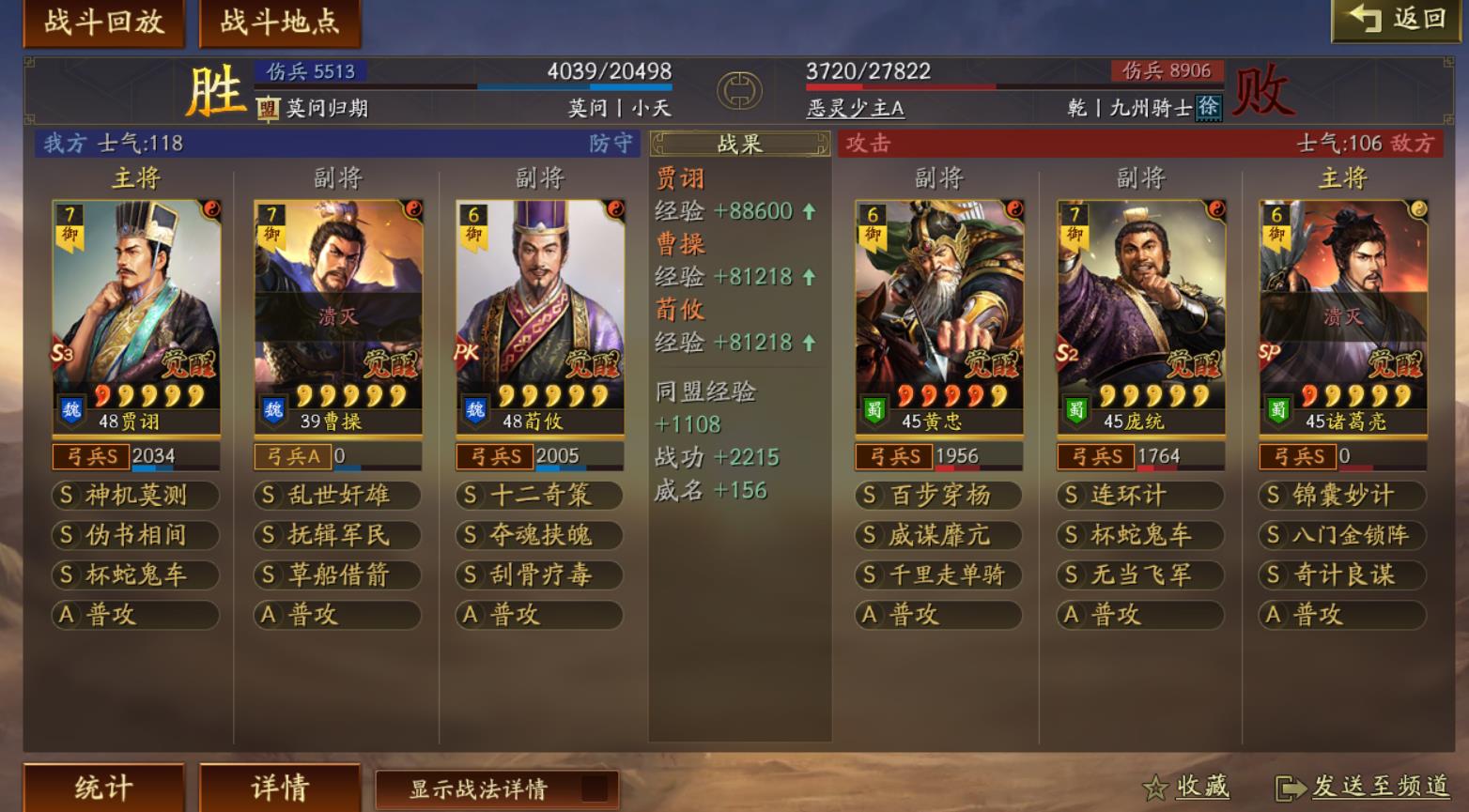1469x812 pixels.
Task: Click the 返回 back button
Action: tap(1398, 20)
